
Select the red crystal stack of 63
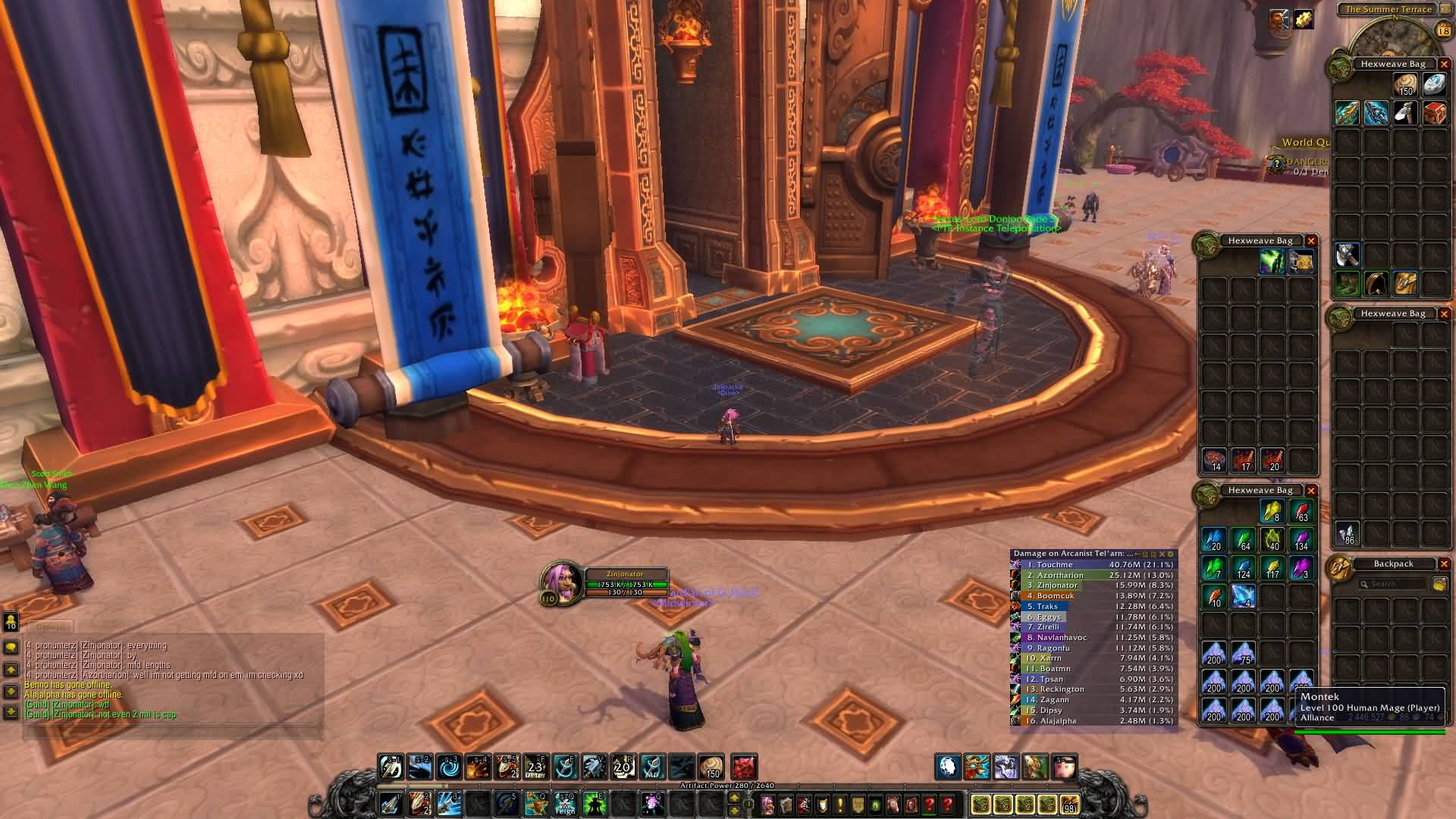1301,511
